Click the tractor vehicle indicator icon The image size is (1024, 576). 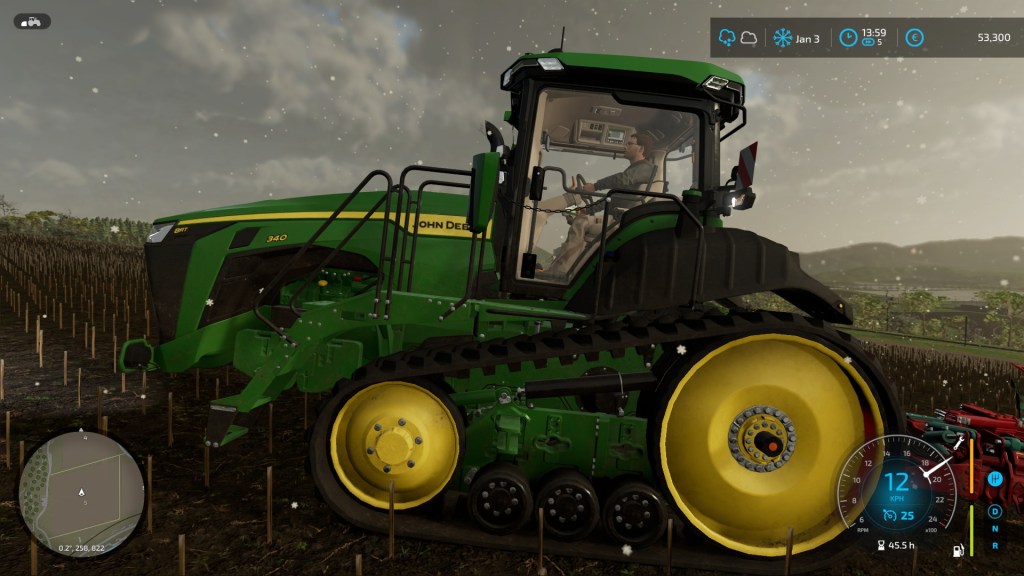coord(32,21)
